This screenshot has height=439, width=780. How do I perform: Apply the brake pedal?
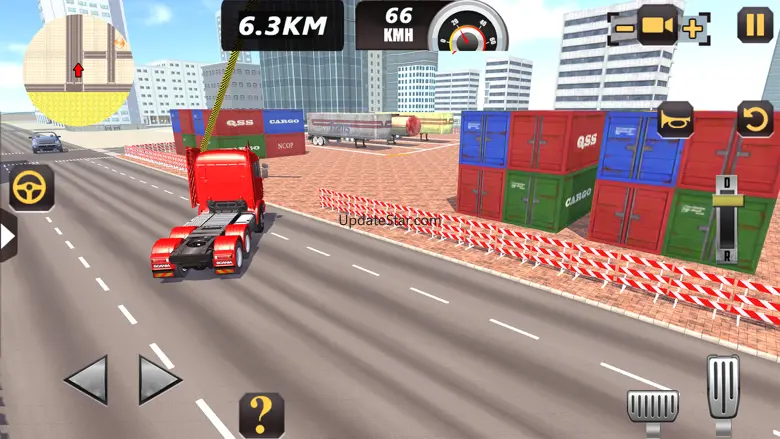(x=652, y=406)
